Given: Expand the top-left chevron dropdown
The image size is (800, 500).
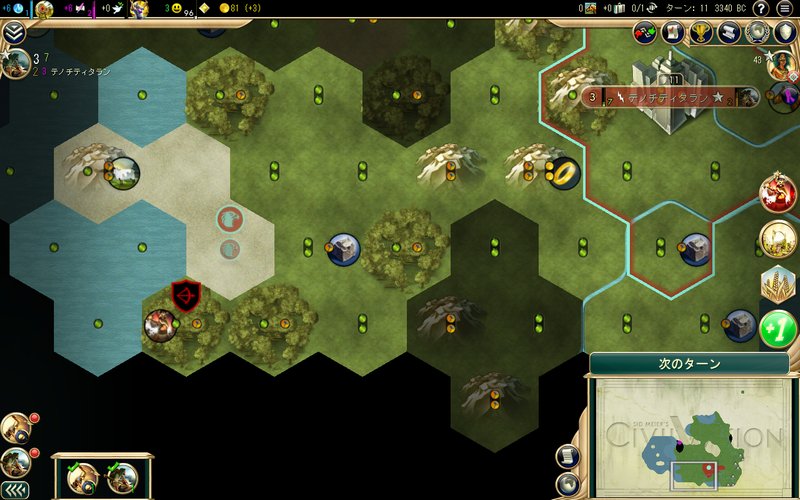Looking at the screenshot, I should point(14,33).
